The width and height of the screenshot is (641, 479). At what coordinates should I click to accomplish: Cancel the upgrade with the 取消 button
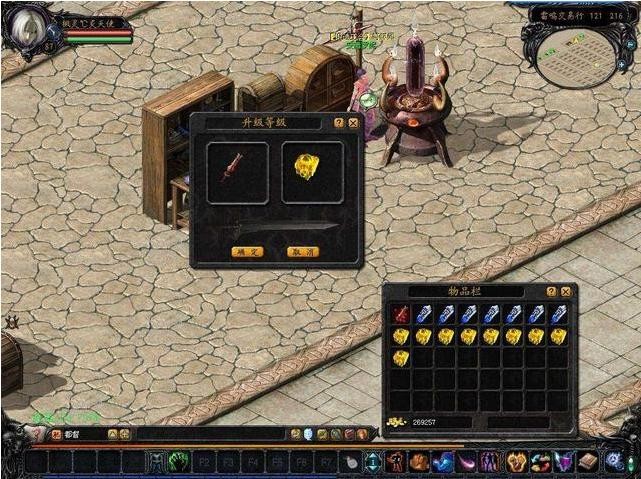click(x=302, y=252)
